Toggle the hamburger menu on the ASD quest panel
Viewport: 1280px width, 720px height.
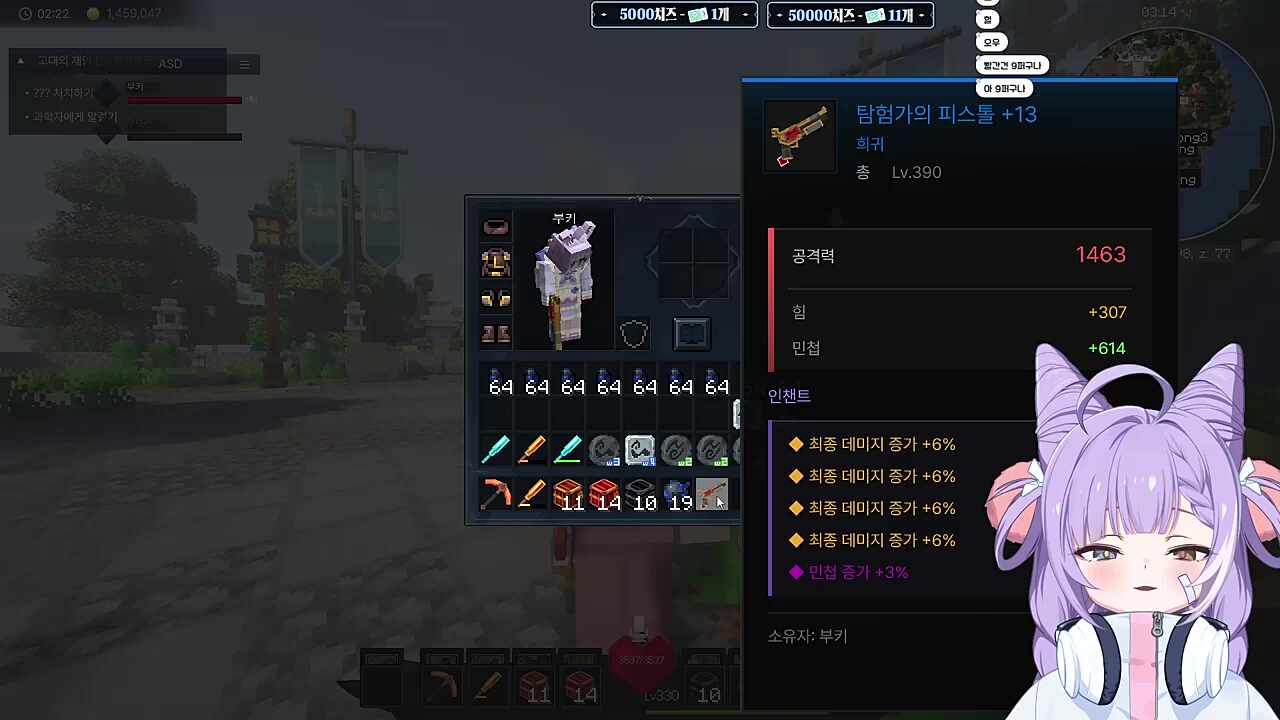coord(244,64)
